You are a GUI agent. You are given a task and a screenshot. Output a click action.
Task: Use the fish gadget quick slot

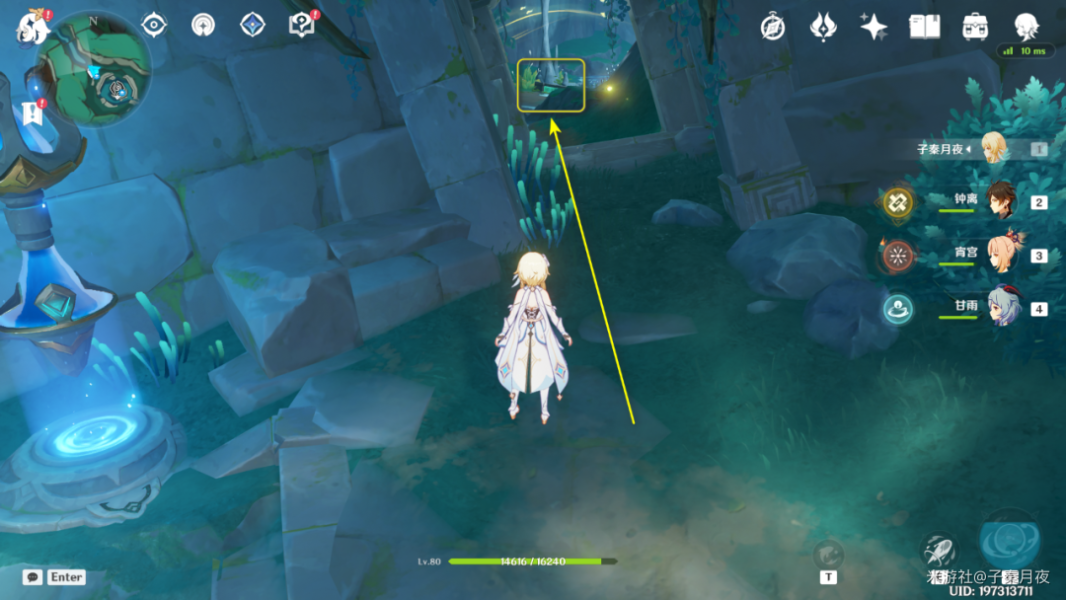click(828, 555)
